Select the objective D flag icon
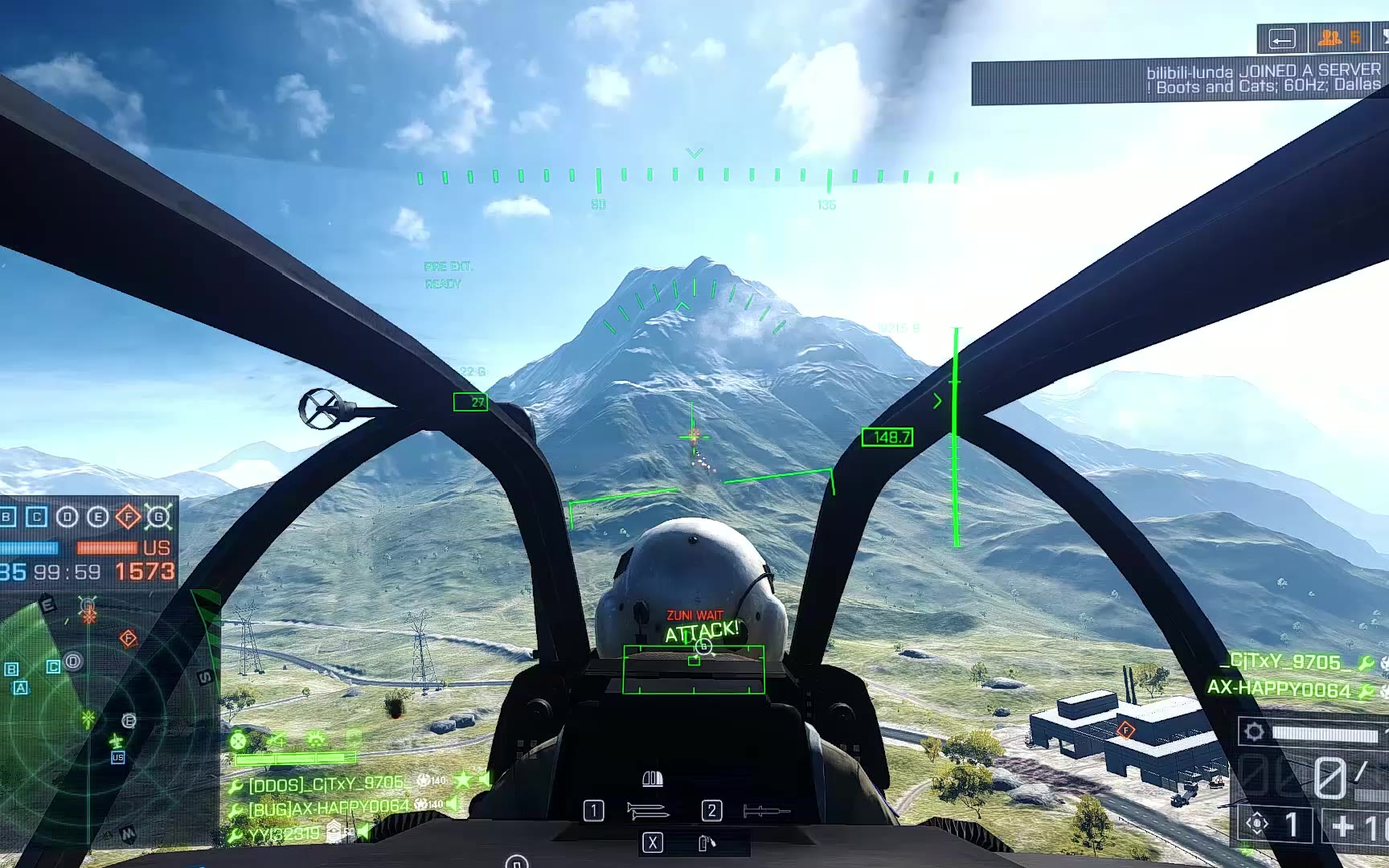This screenshot has width=1389, height=868. point(68,517)
